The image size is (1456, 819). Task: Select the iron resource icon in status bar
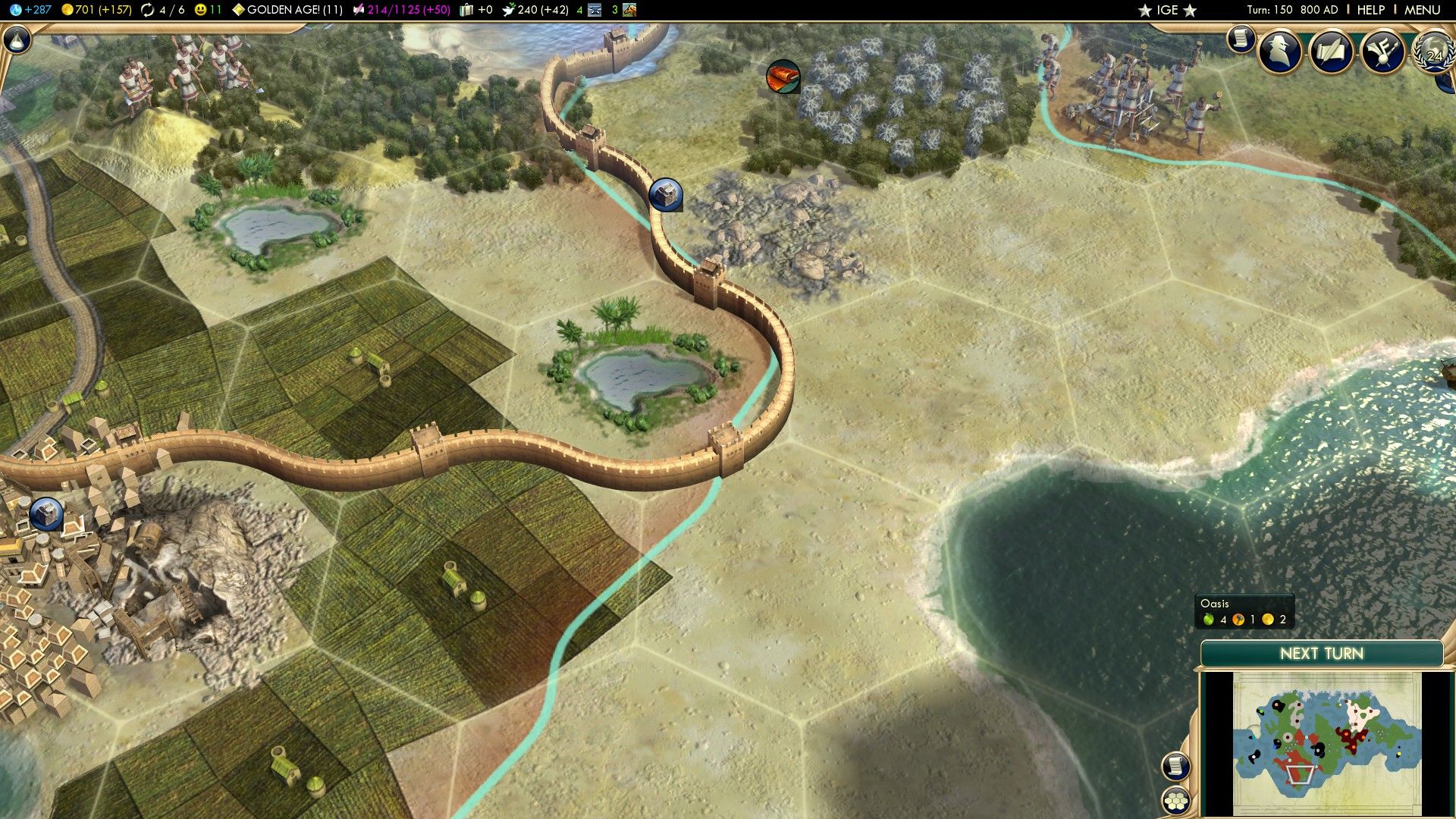tap(595, 10)
